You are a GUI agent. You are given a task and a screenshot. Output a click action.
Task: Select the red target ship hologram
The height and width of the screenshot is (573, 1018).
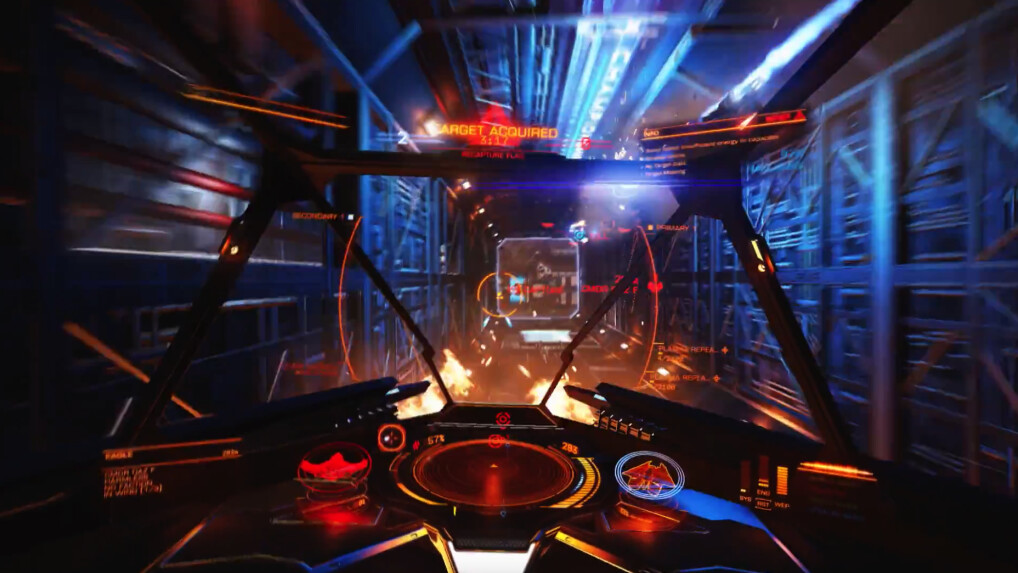[334, 467]
